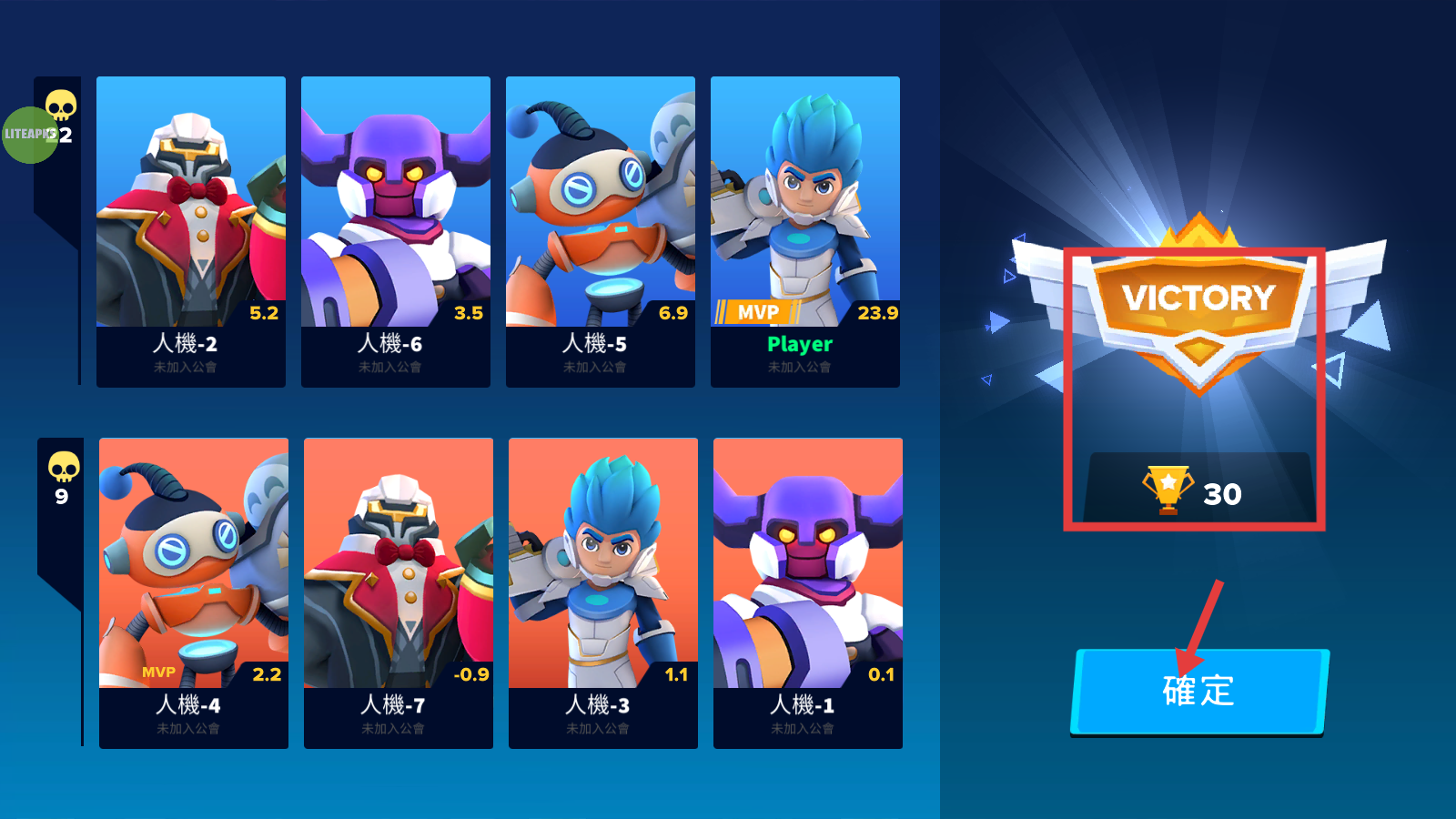Viewport: 1456px width, 819px height.
Task: Select the 人機-1 player card
Action: coord(808,593)
